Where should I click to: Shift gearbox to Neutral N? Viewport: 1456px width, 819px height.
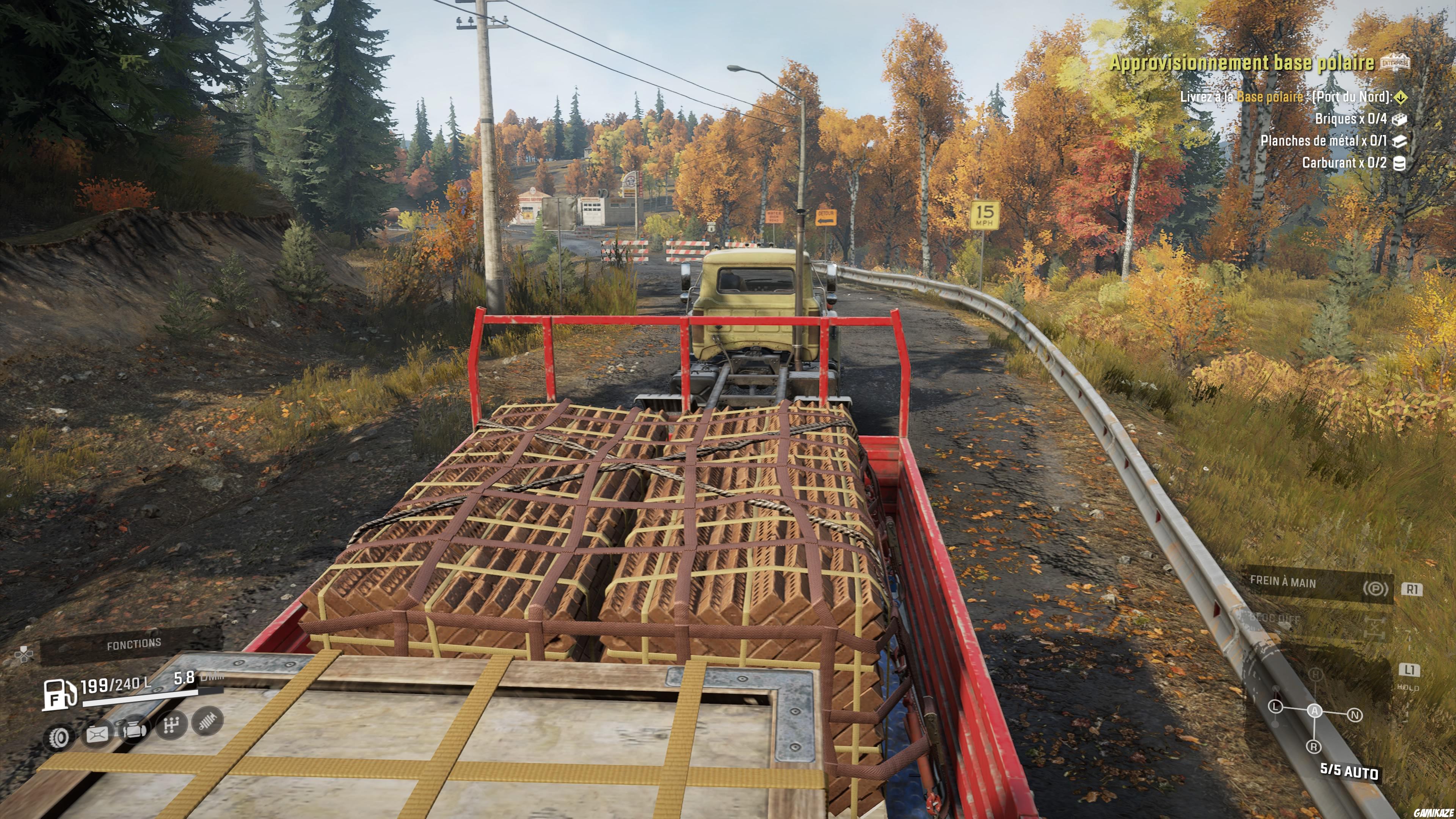point(1356,715)
